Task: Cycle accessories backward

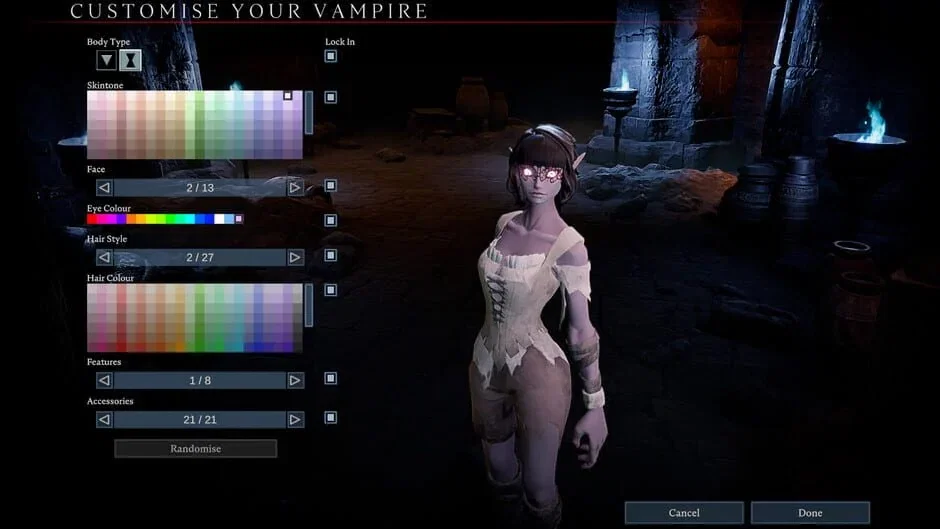Action: [x=104, y=419]
